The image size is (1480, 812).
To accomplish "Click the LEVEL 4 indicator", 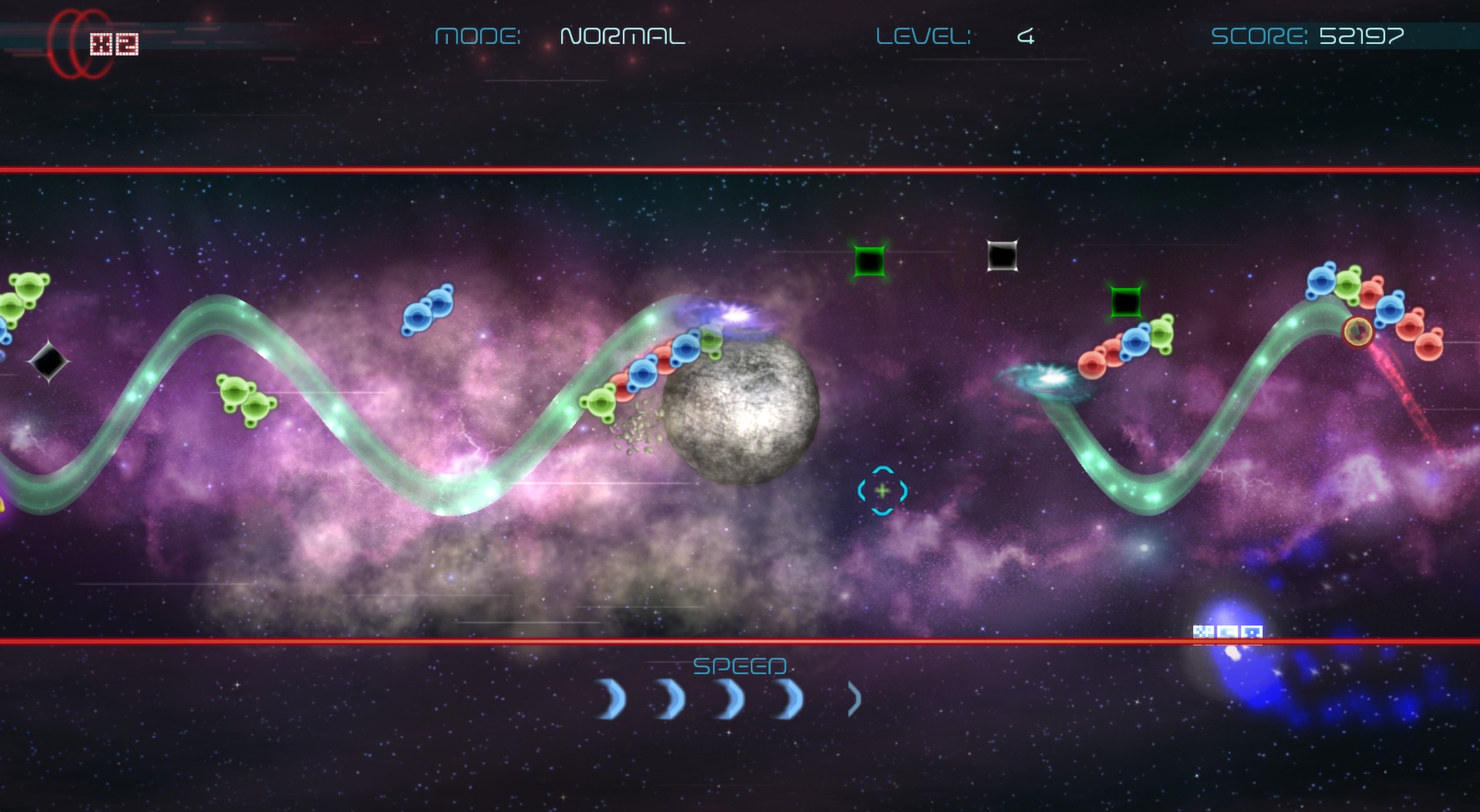I will [956, 36].
